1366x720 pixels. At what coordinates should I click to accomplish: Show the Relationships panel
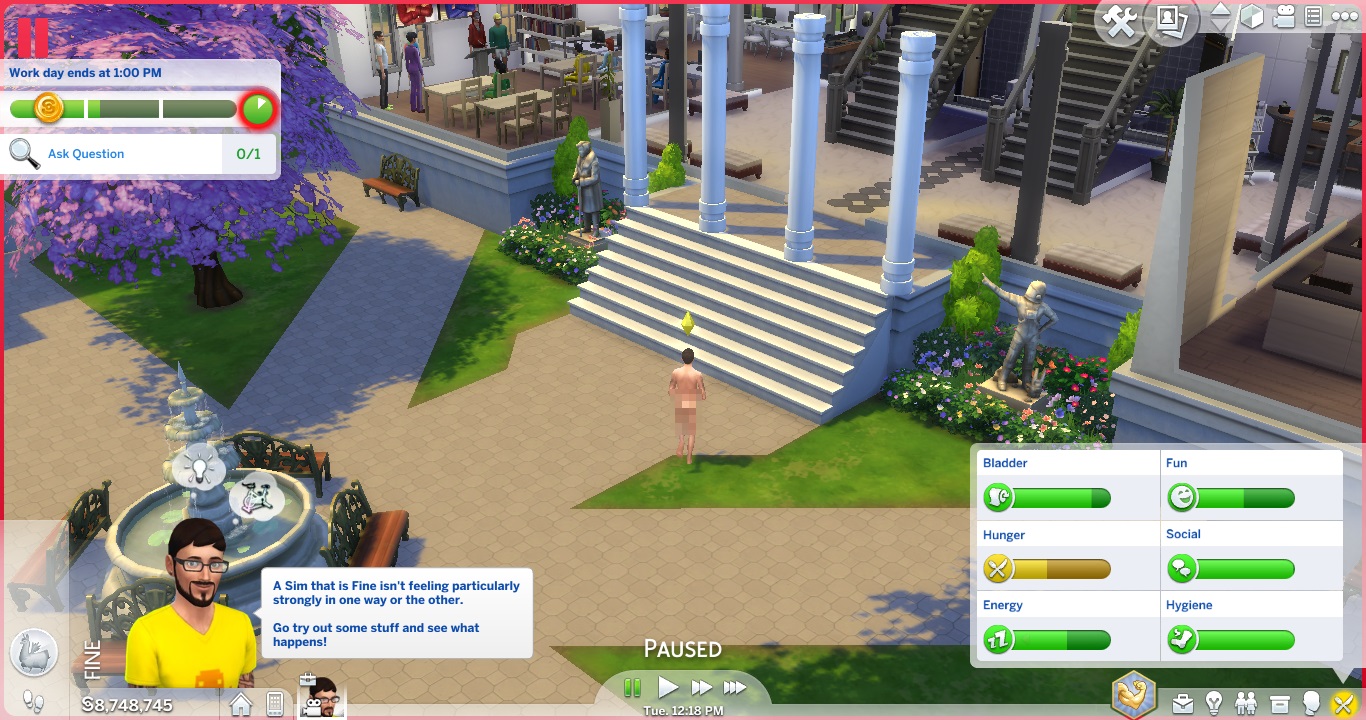pyautogui.click(x=1246, y=703)
